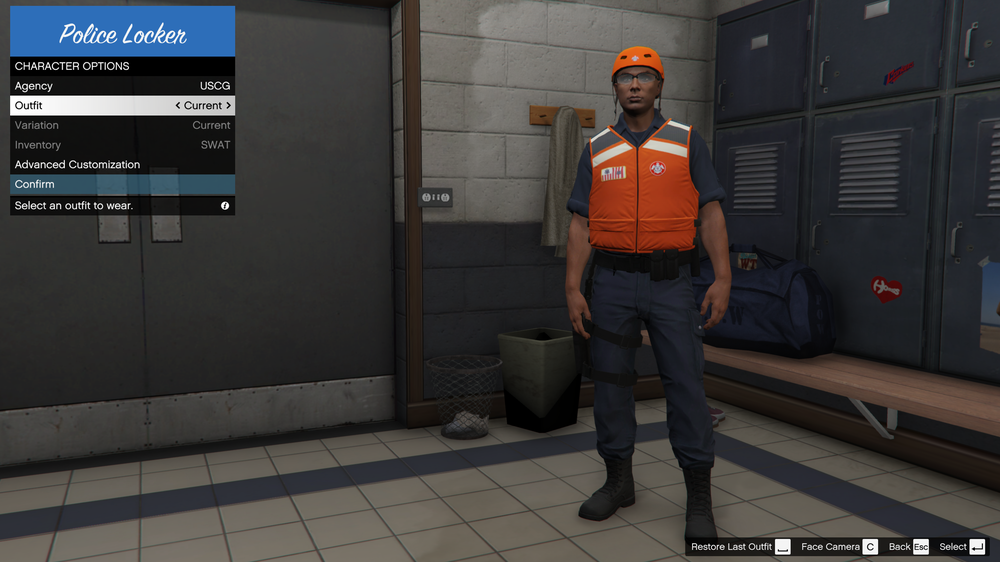Cycle Outfit with the right arrow

(x=228, y=105)
